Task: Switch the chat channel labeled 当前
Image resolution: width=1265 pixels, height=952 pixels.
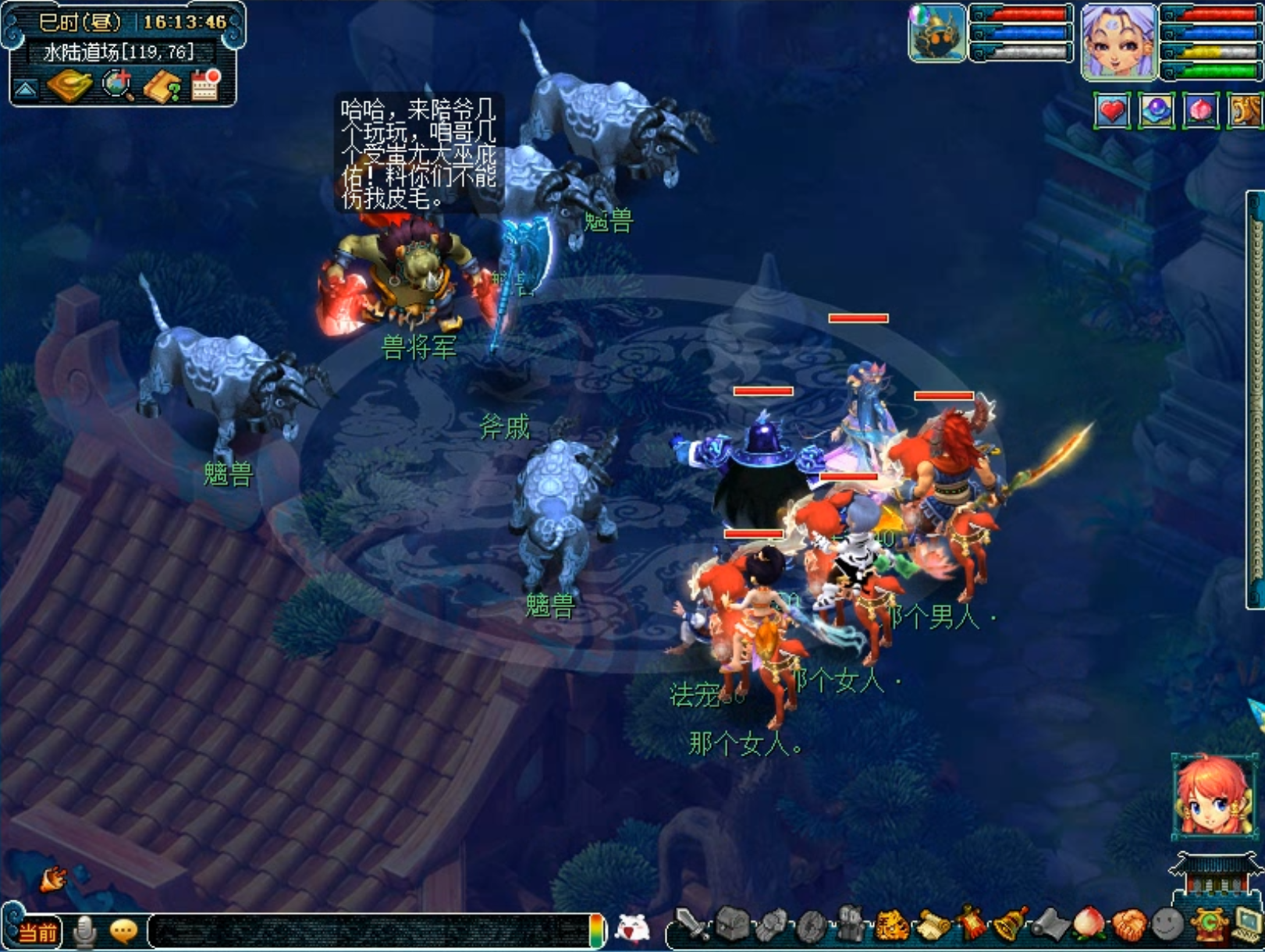Action: (x=37, y=932)
